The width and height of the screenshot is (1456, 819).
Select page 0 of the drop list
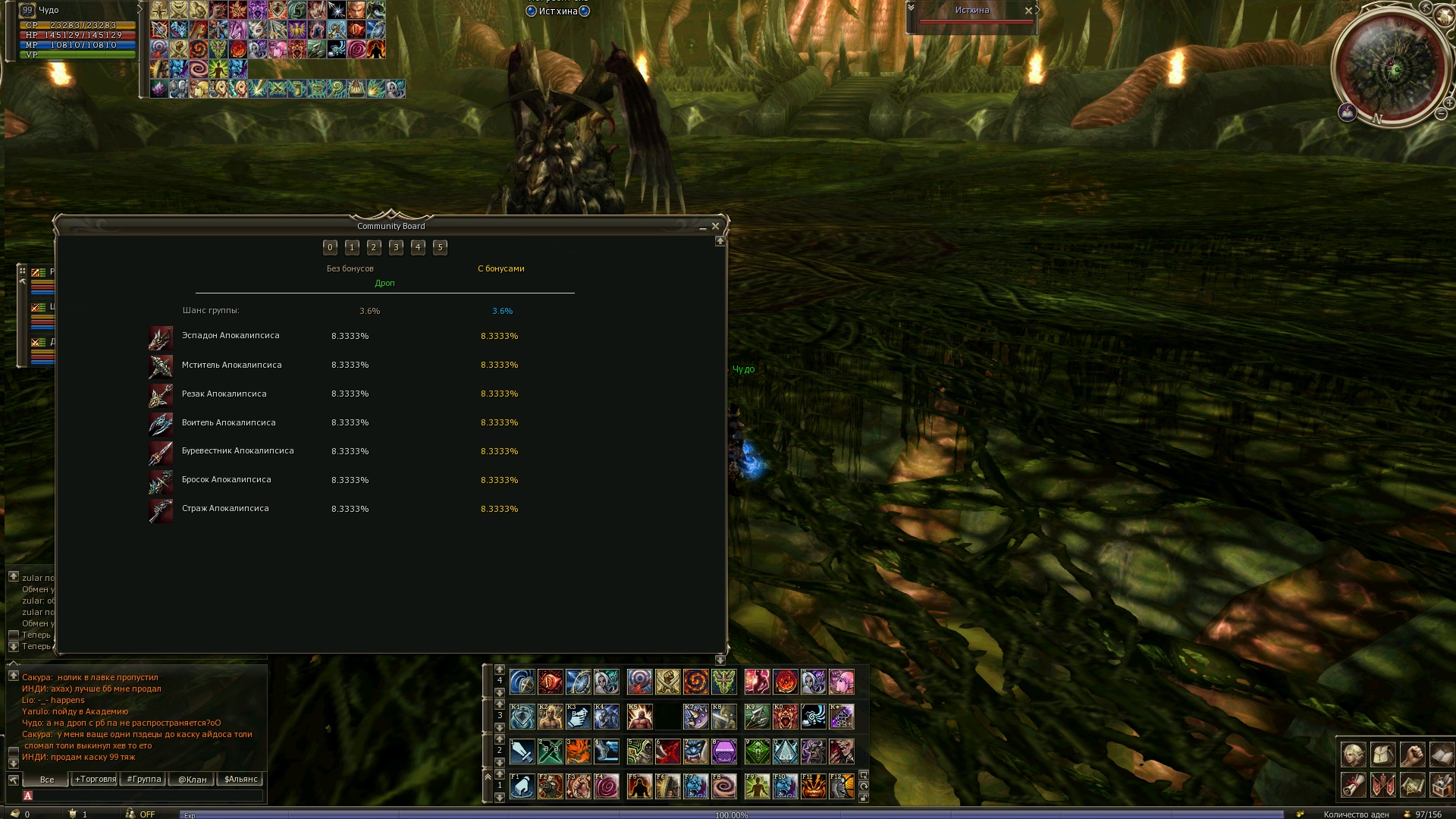coord(330,247)
